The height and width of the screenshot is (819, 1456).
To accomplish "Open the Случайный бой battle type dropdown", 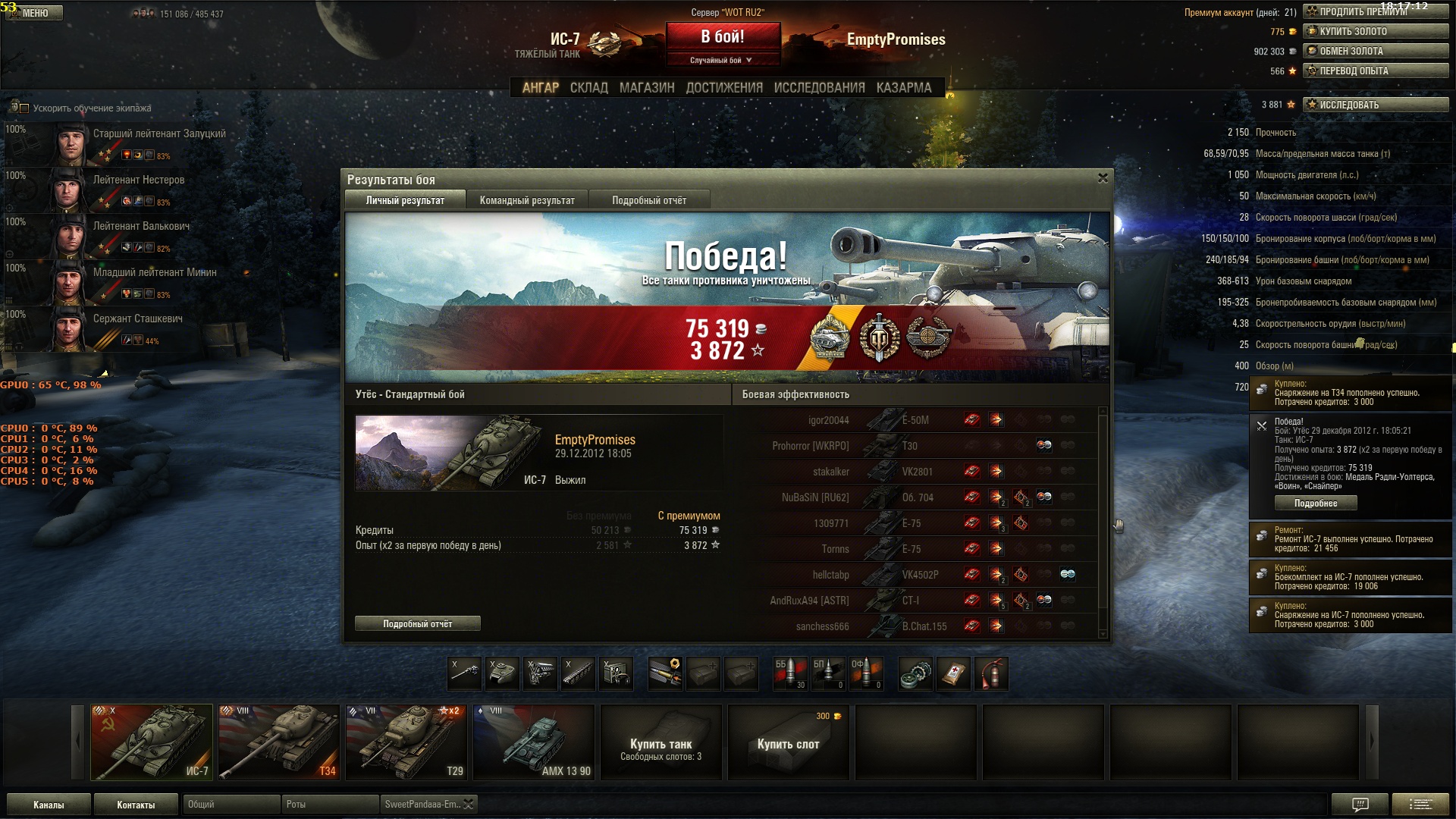I will point(722,60).
